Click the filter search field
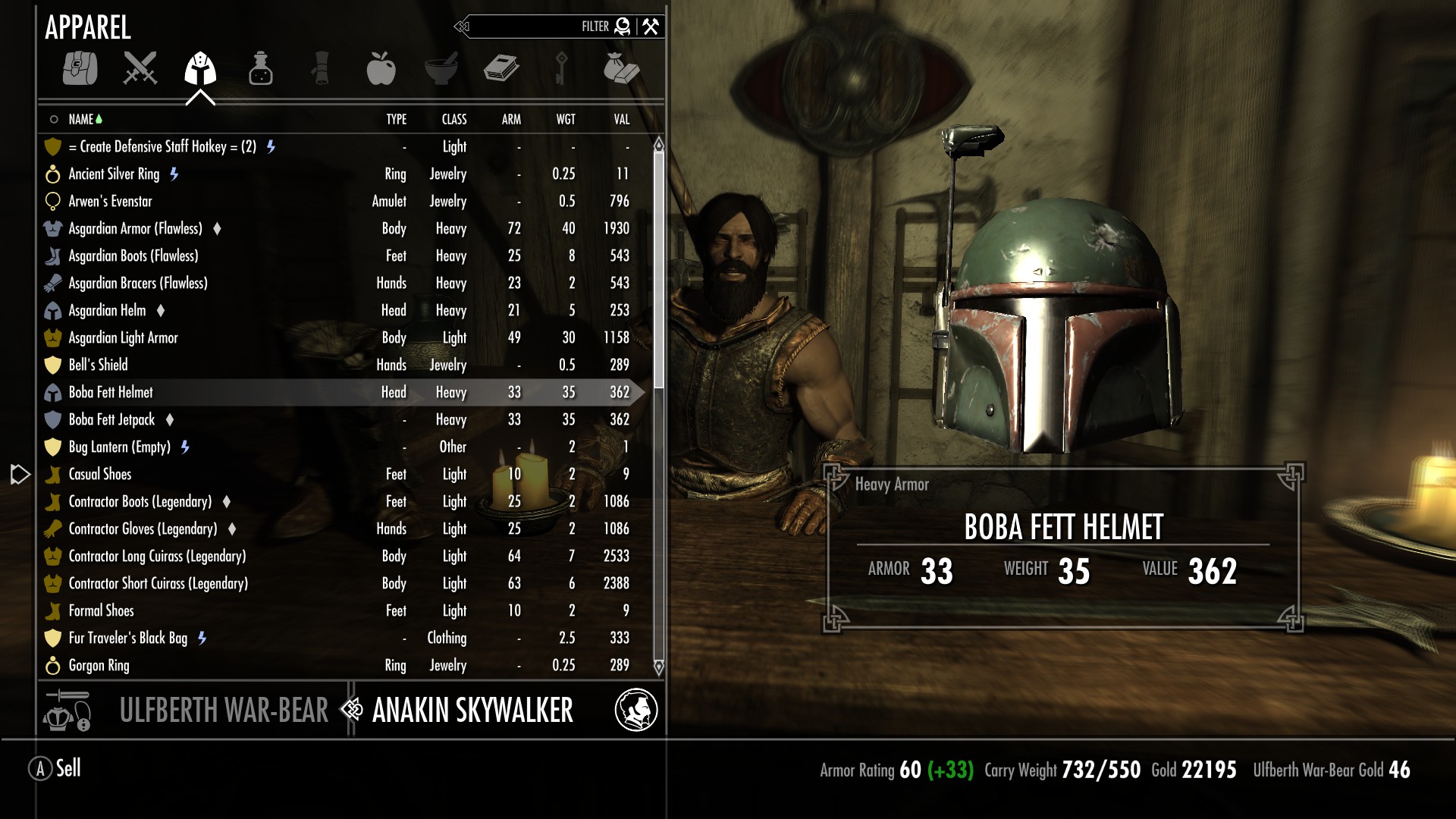 pos(531,27)
